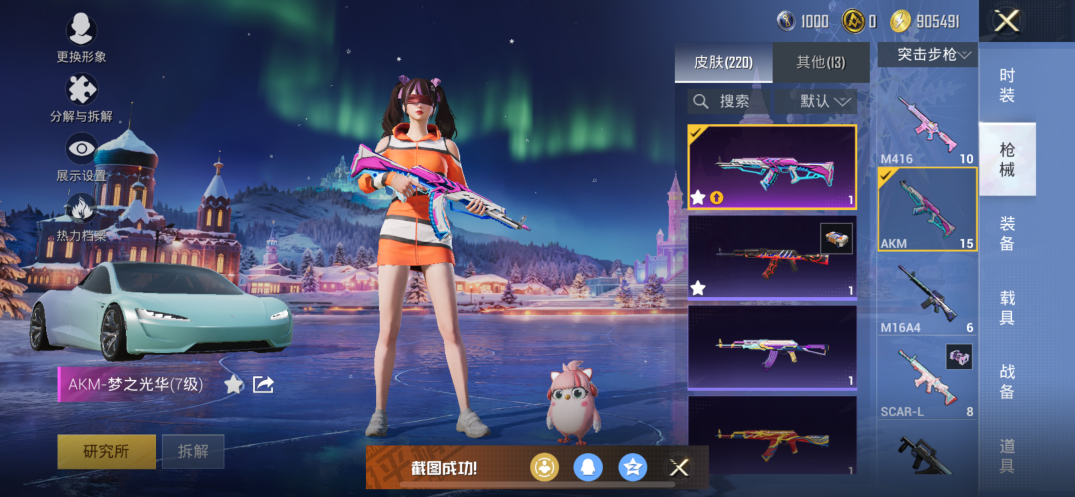Switch to the 装备 equipment category
The width and height of the screenshot is (1075, 497).
[1007, 233]
